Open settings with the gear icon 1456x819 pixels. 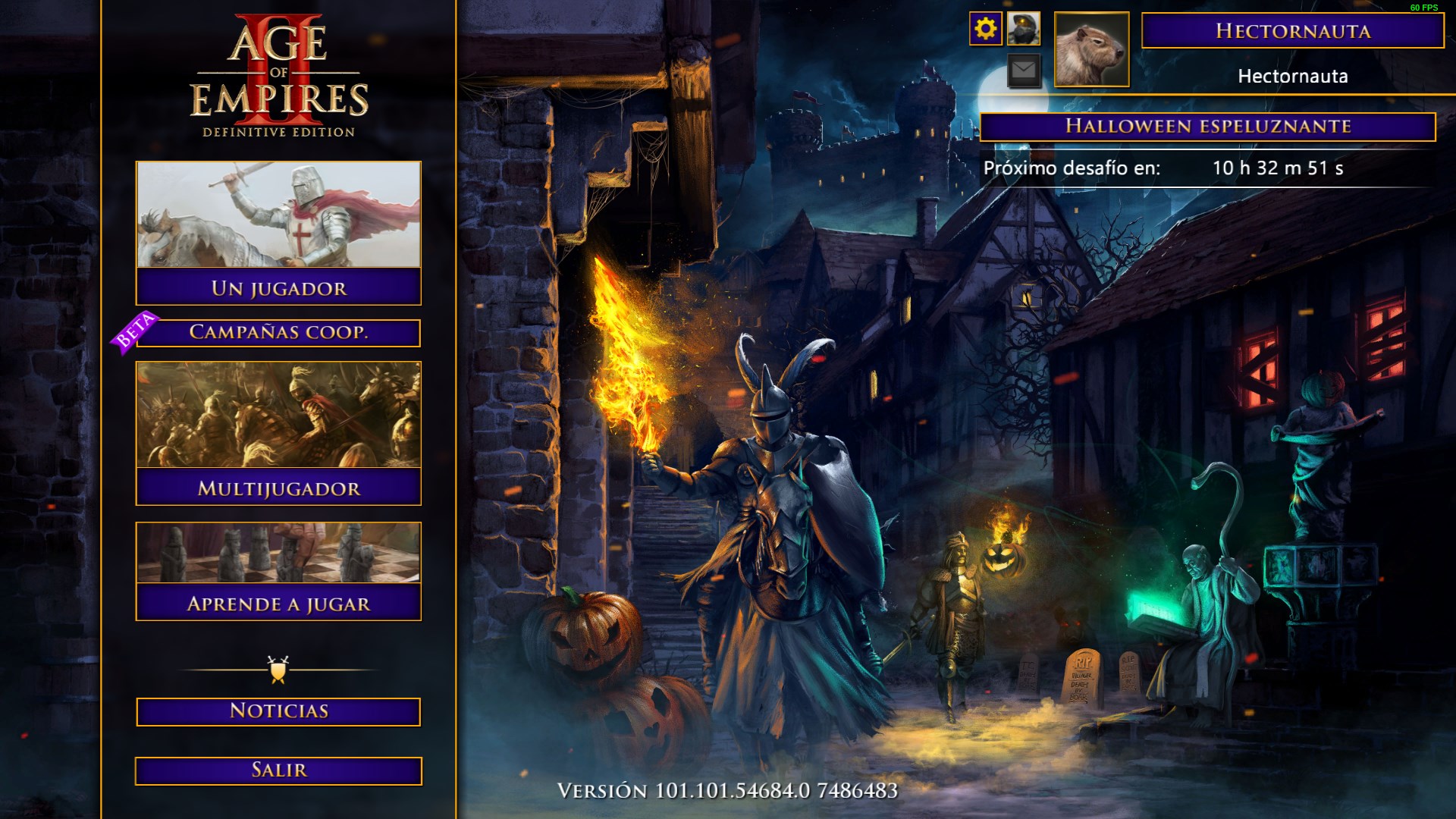987,30
